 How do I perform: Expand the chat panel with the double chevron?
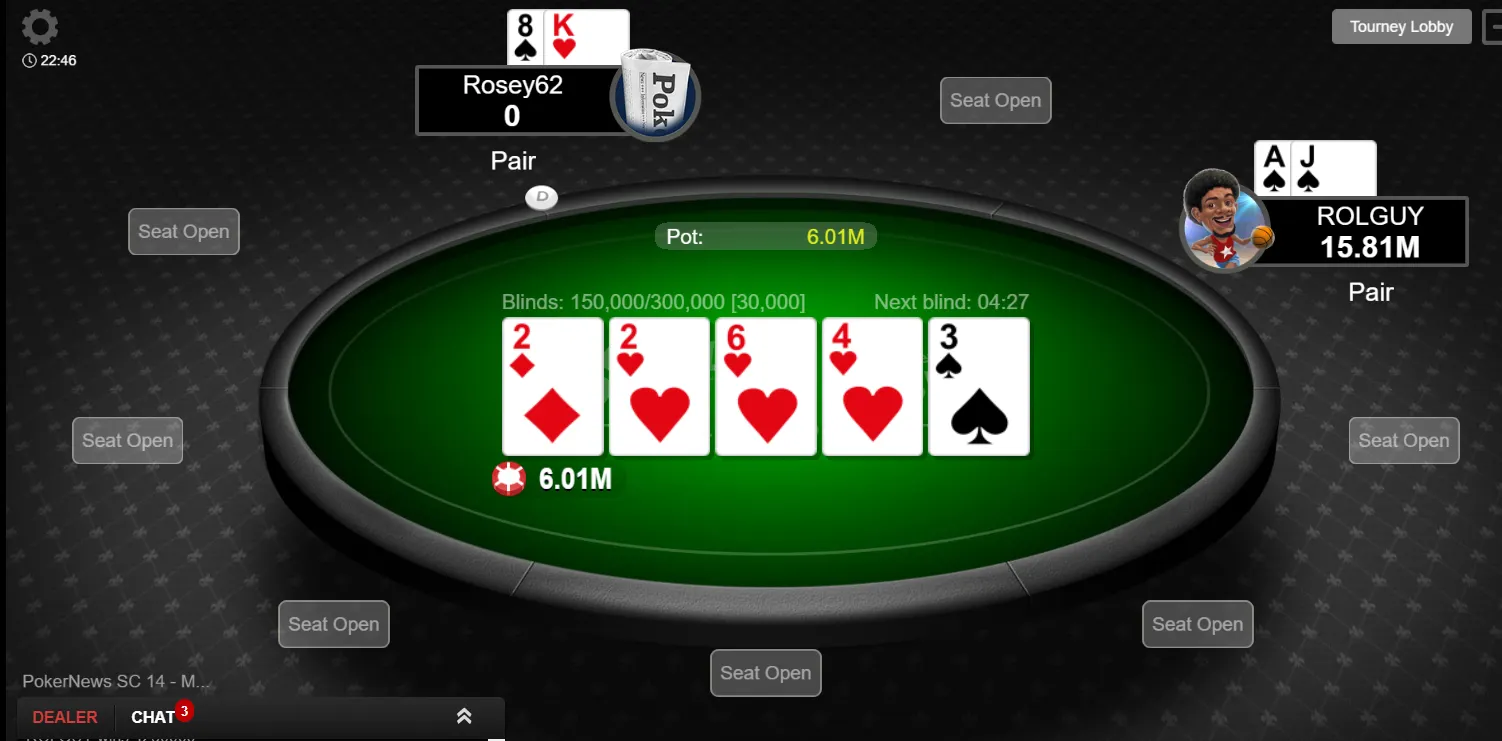[x=464, y=716]
